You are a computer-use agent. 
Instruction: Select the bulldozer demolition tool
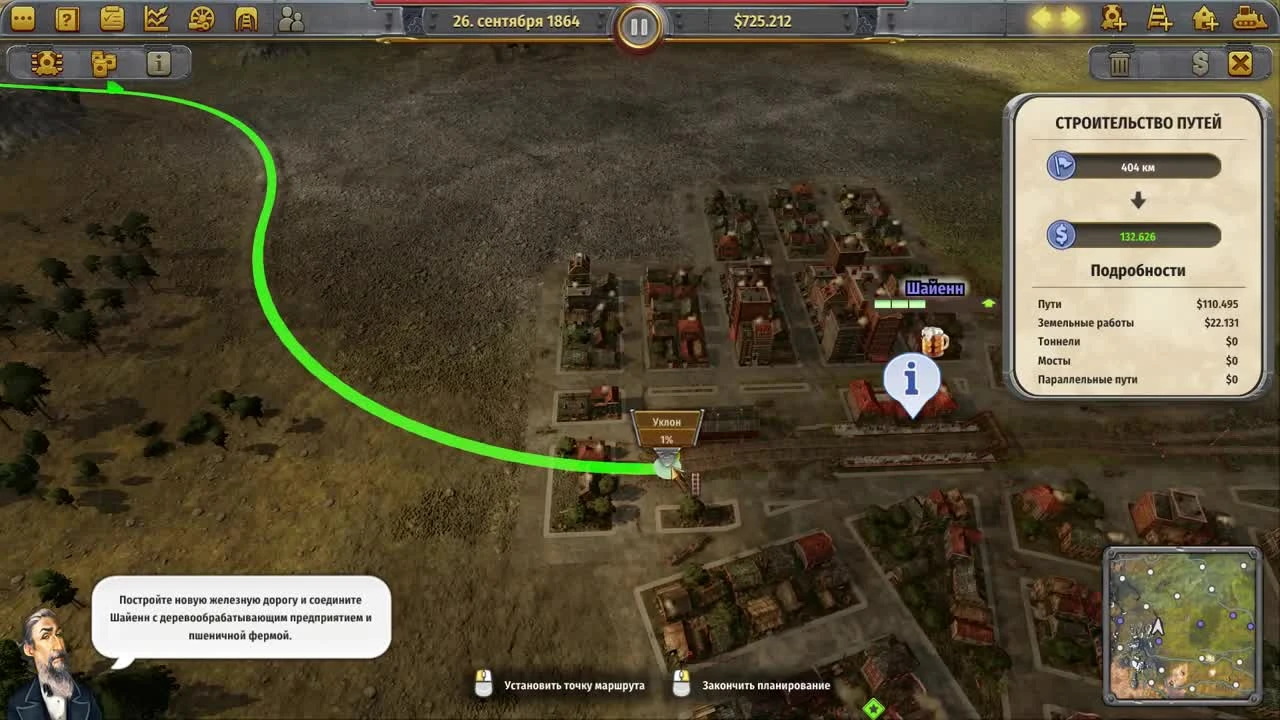coord(1253,19)
